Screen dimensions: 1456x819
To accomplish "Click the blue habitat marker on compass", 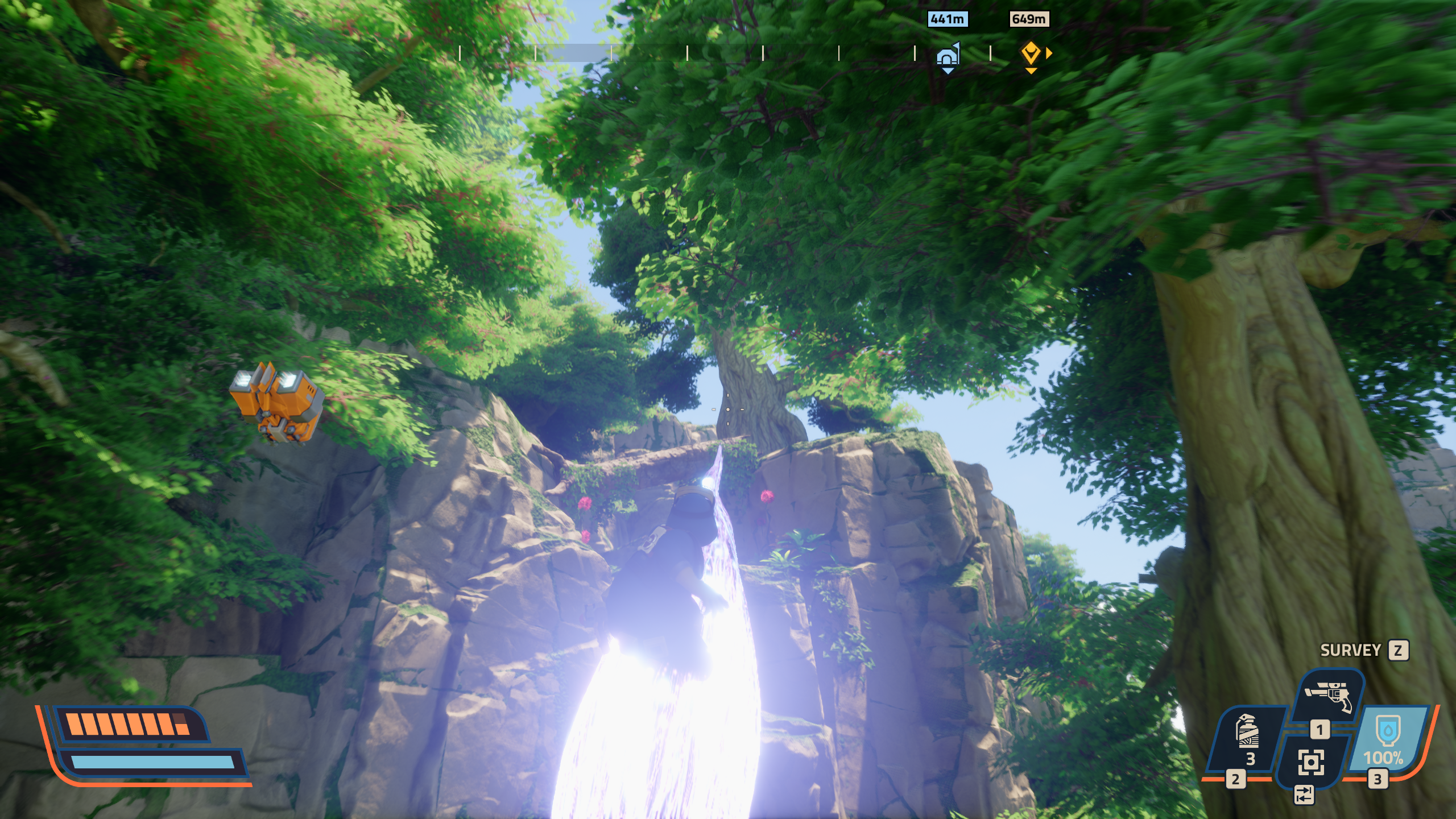I will click(948, 56).
